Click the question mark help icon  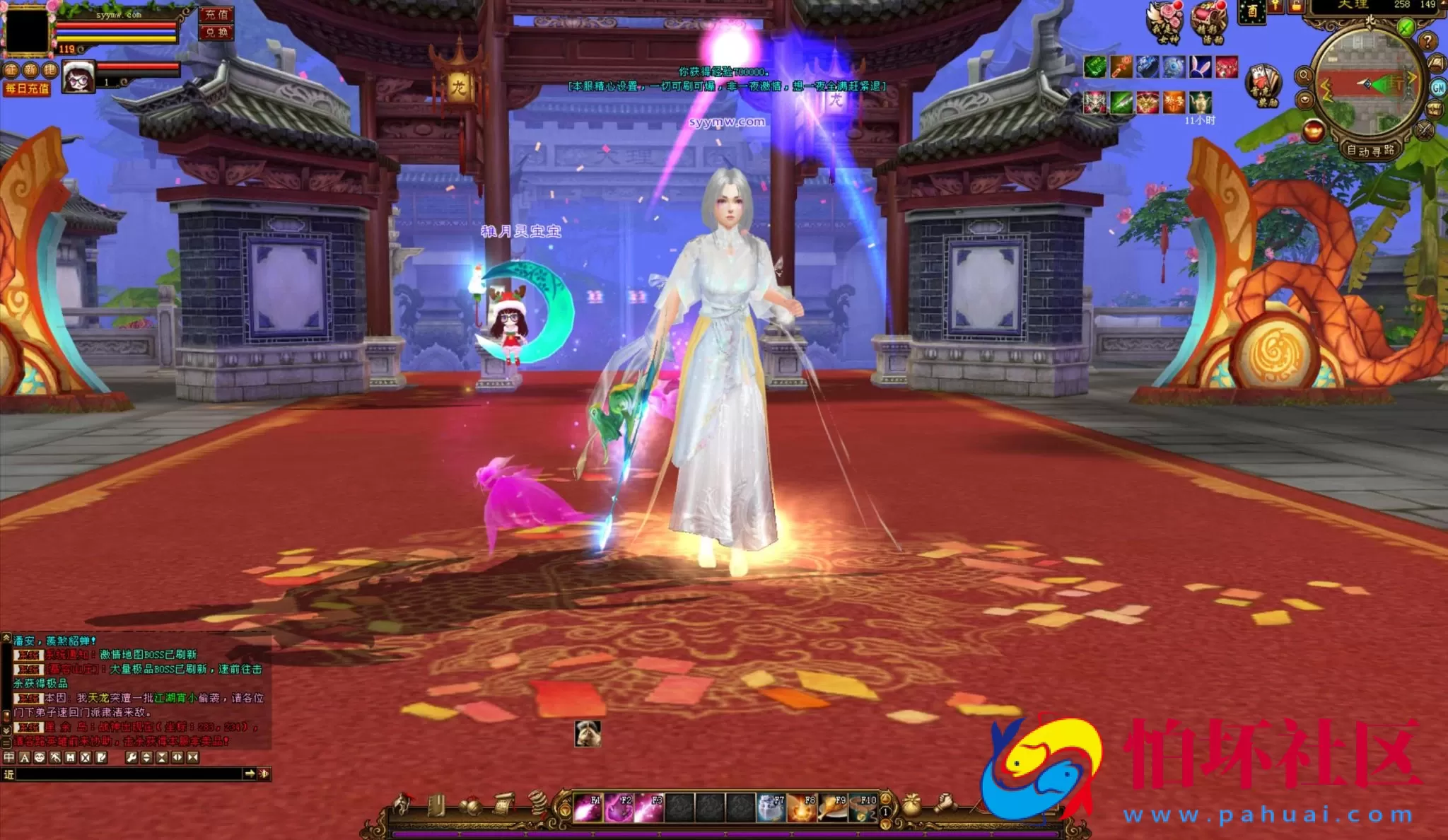(x=1427, y=41)
